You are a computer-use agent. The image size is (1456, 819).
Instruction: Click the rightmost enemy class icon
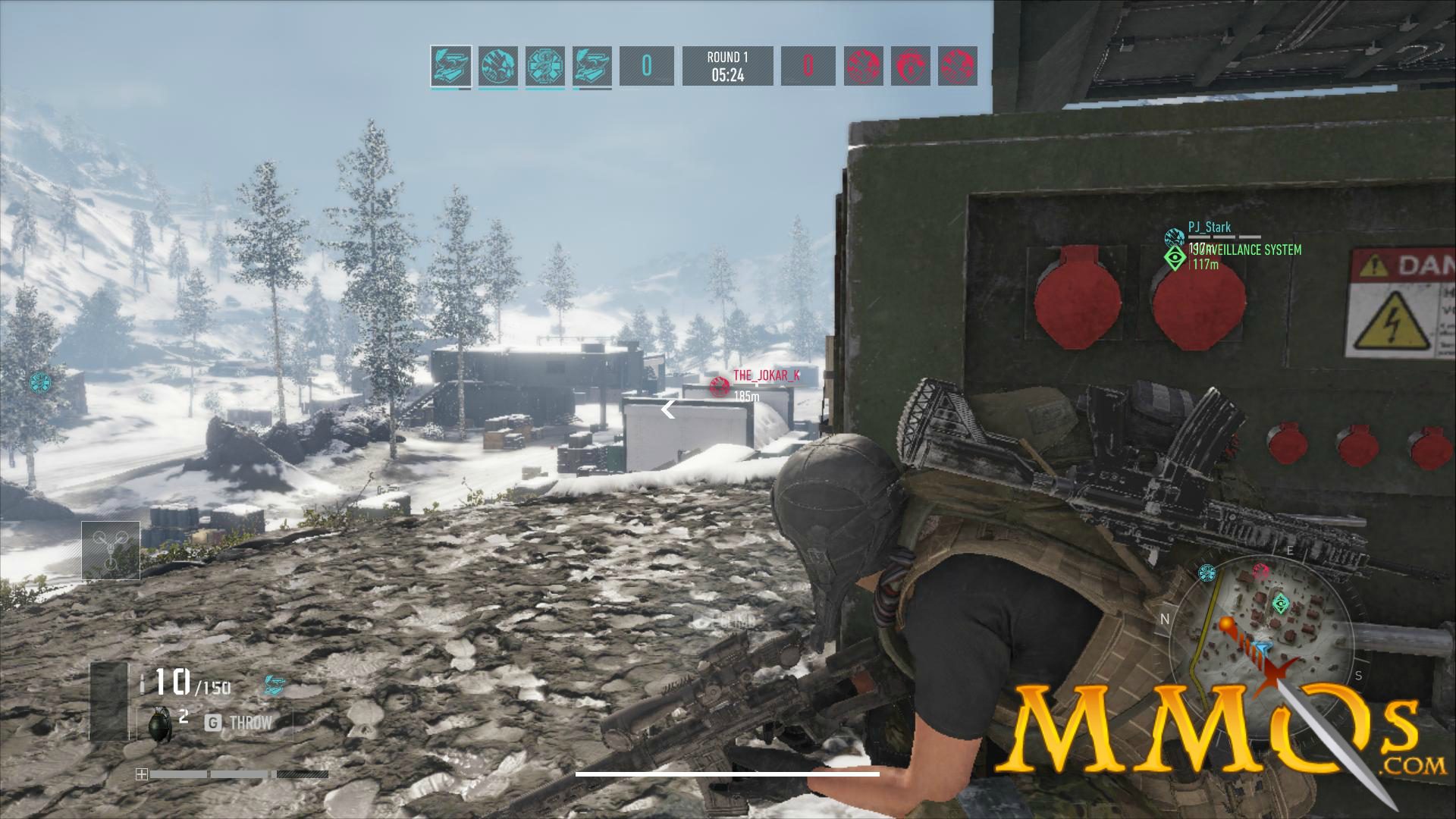(x=957, y=68)
